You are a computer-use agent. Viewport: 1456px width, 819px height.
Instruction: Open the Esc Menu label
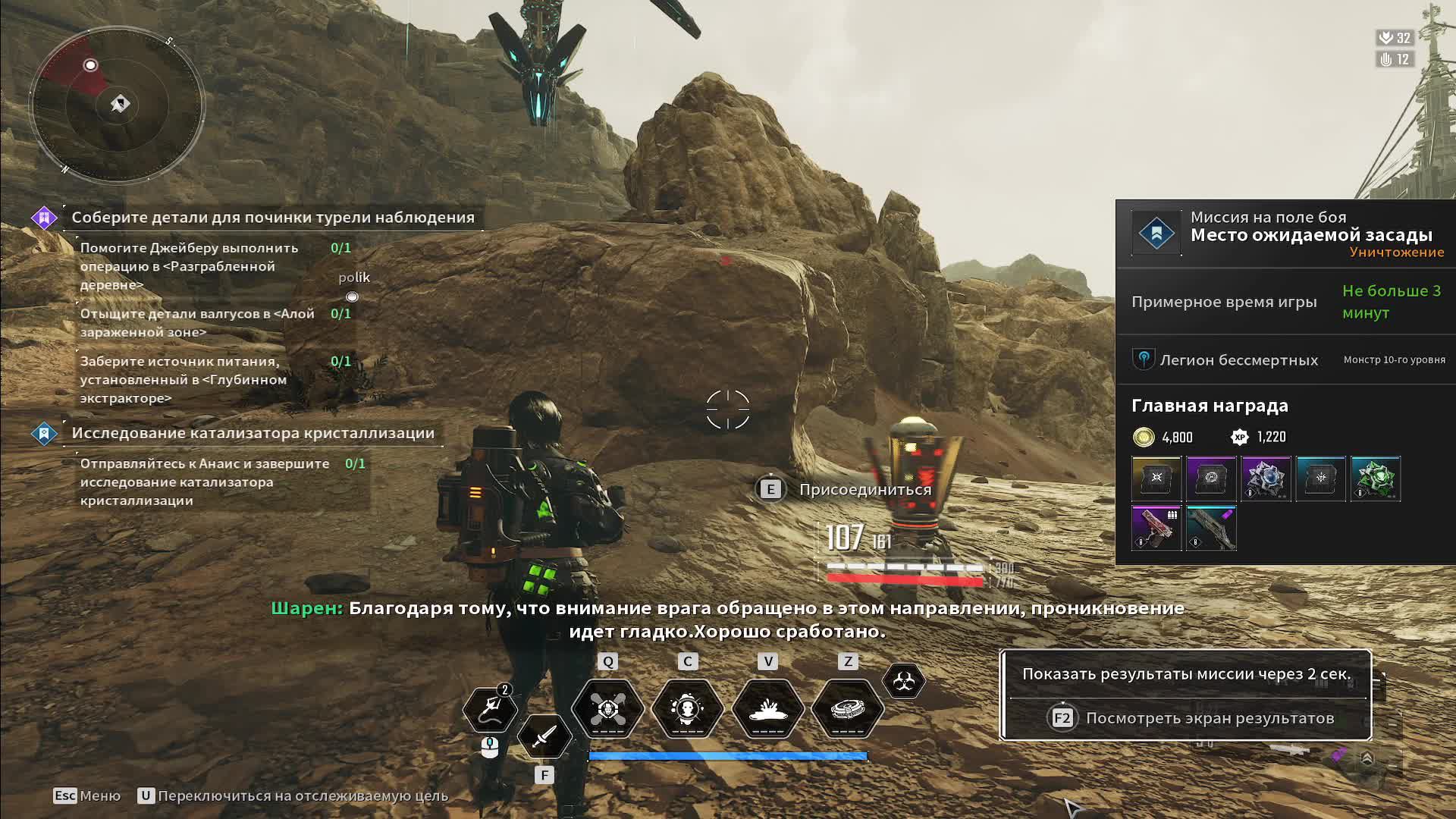(x=87, y=795)
